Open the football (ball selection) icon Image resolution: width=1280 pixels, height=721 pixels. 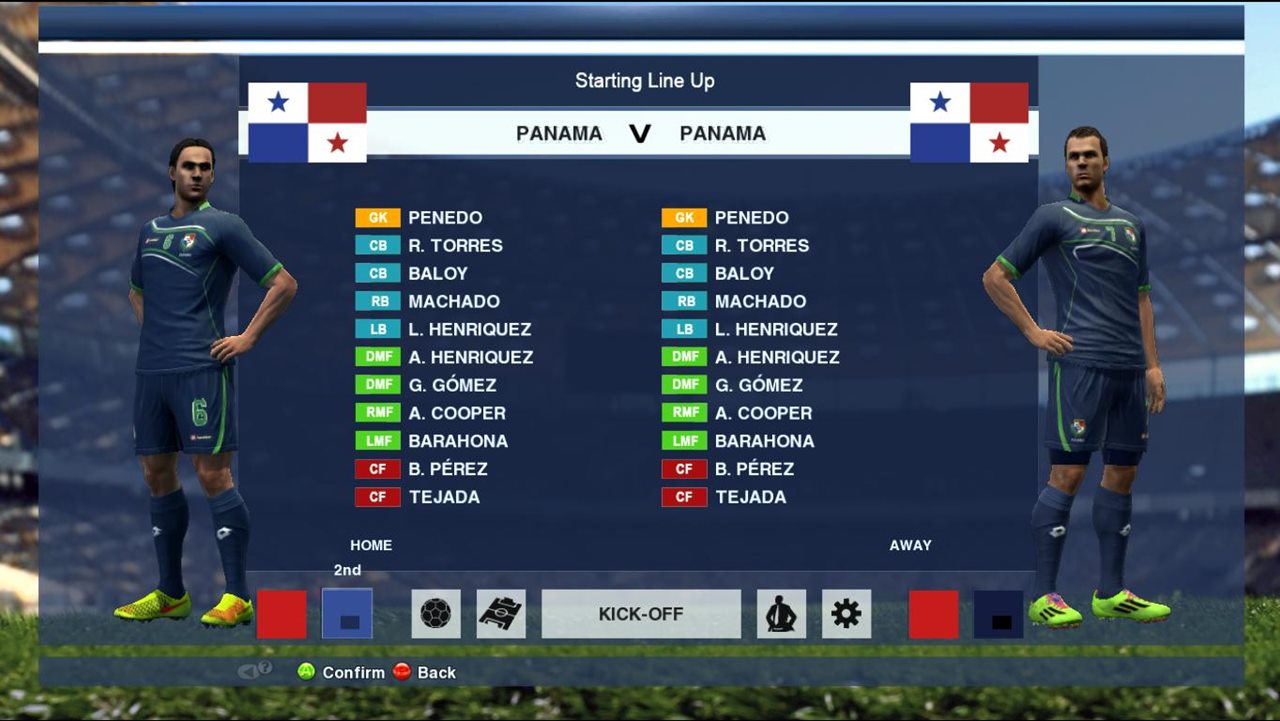[x=436, y=614]
